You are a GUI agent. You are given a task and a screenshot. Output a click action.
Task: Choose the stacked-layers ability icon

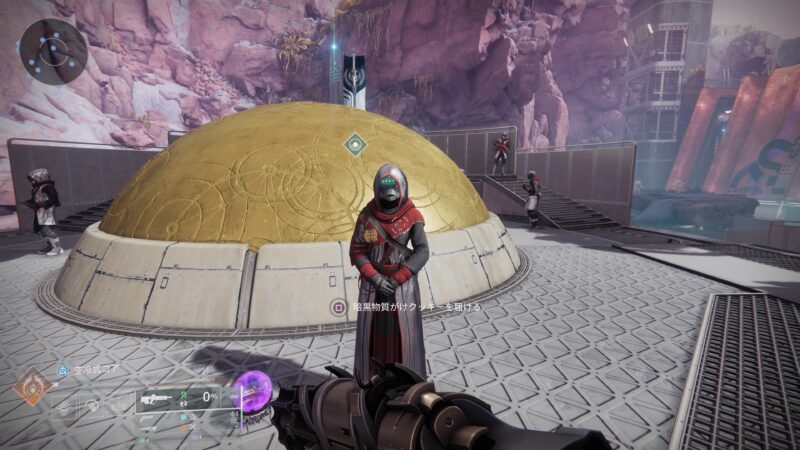click(x=66, y=406)
